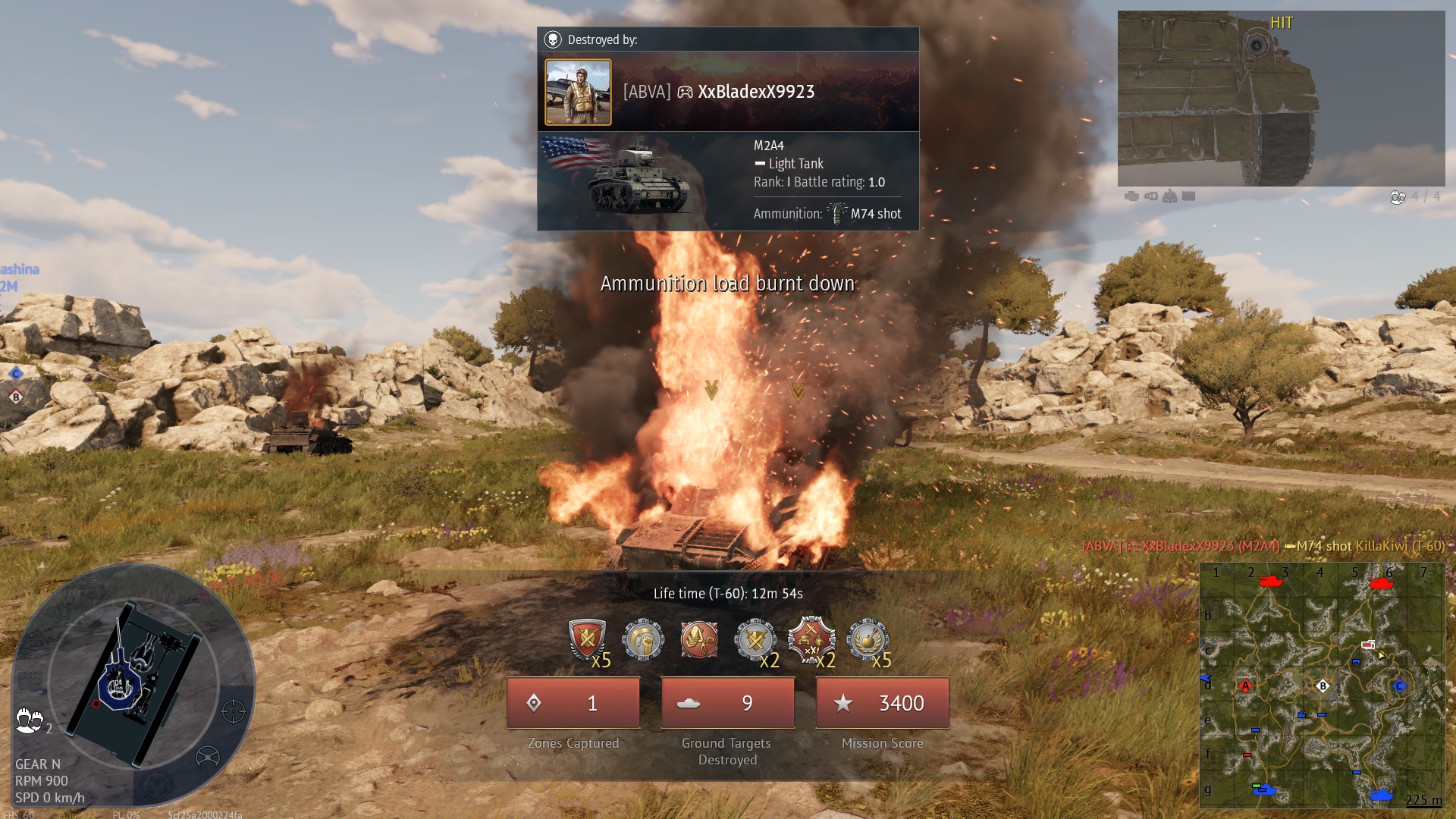The image size is (1456, 819).
Task: Select capture point B on the minimap
Action: coord(1323,686)
